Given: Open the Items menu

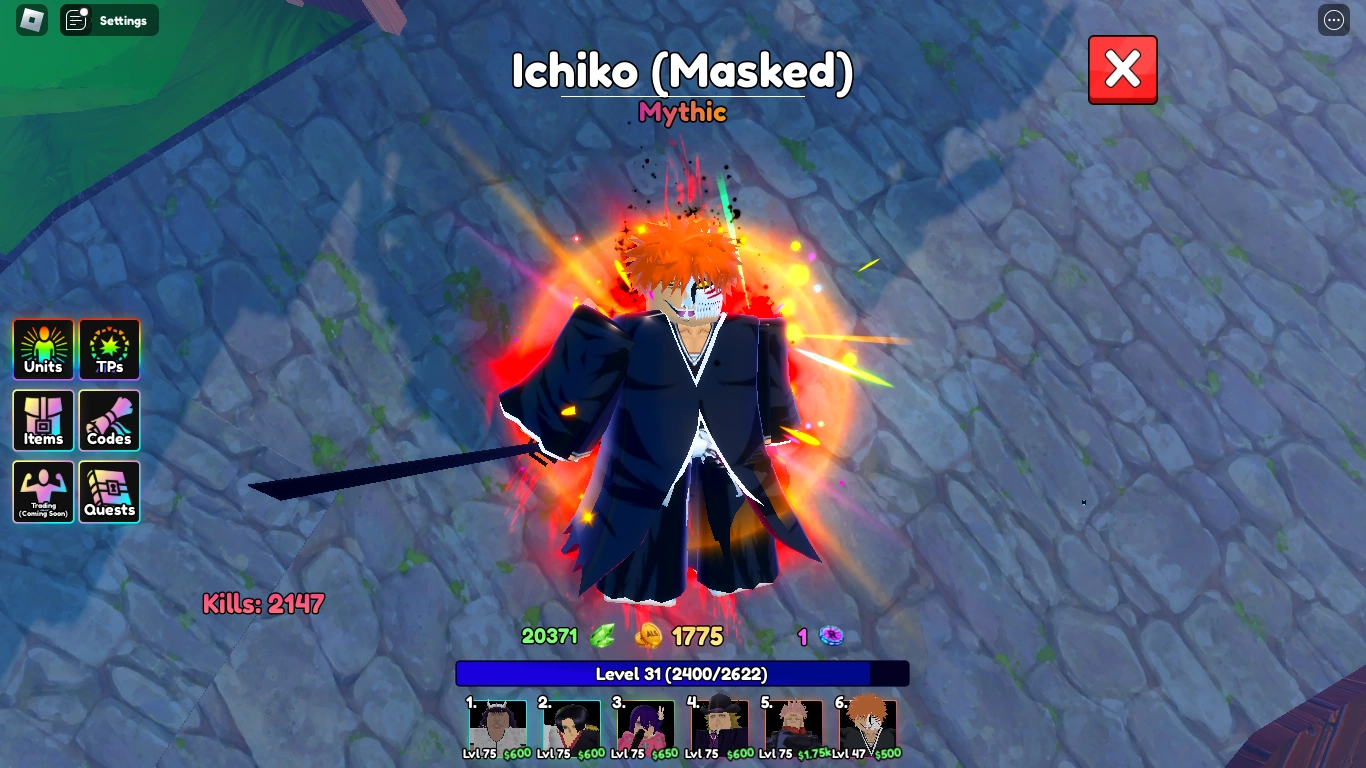Looking at the screenshot, I should click(42, 420).
